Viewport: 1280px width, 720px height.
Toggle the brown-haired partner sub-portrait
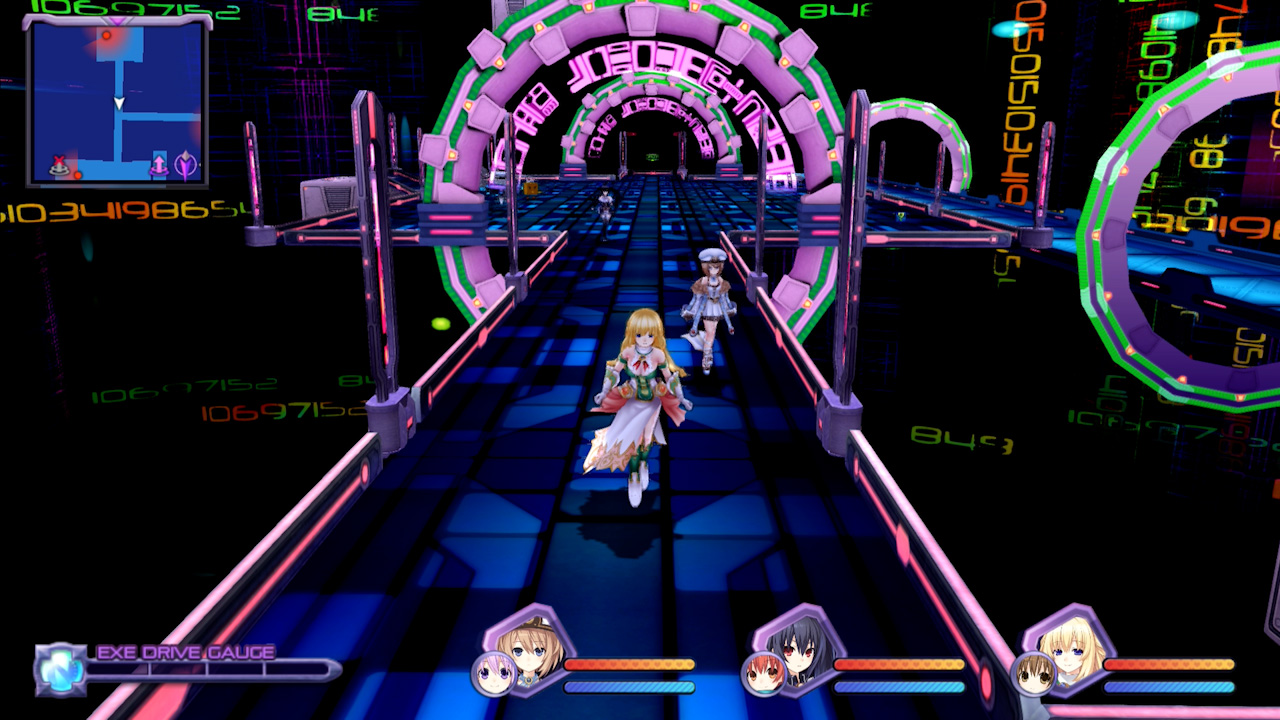coord(1032,672)
